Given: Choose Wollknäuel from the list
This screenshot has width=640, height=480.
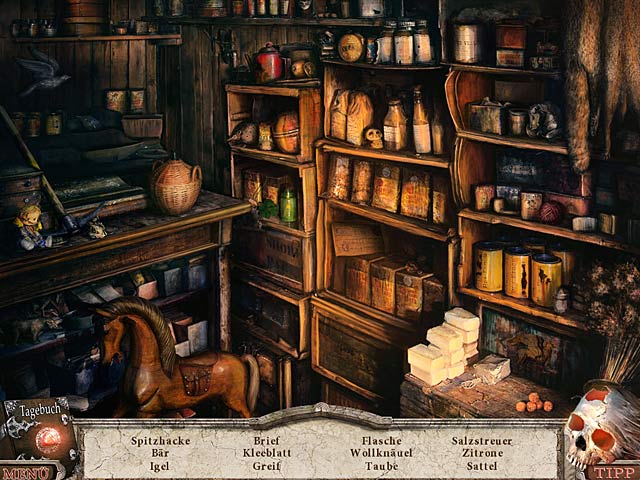Looking at the screenshot, I should (x=382, y=452).
